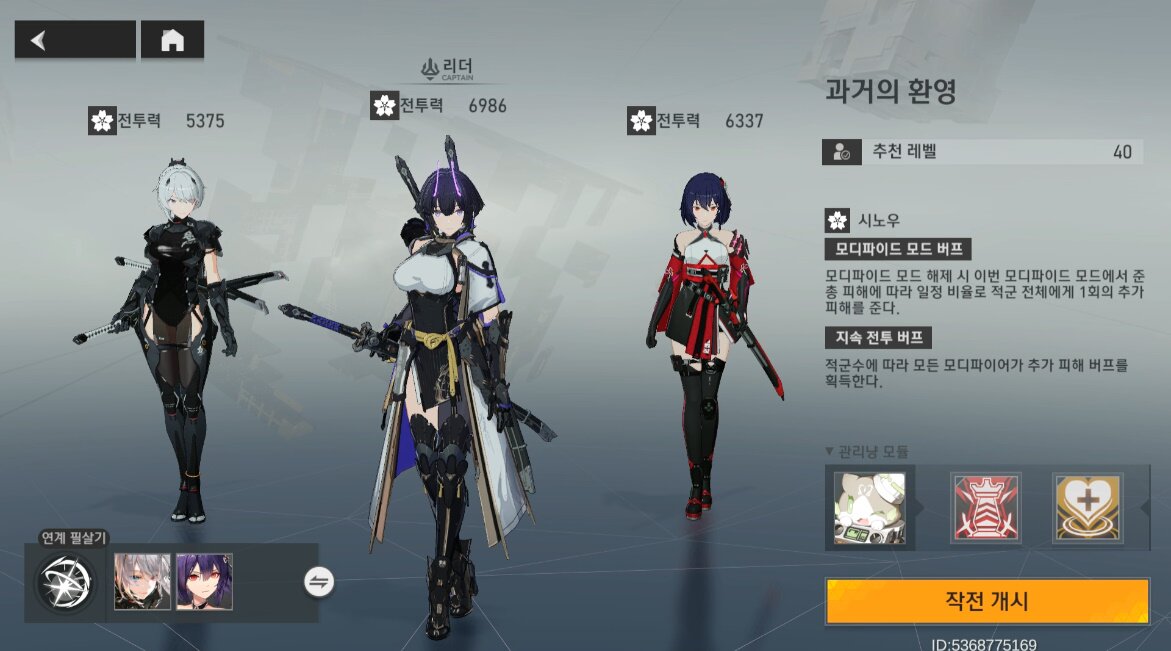Go back with the arrow button
This screenshot has height=651, width=1171.
74,40
